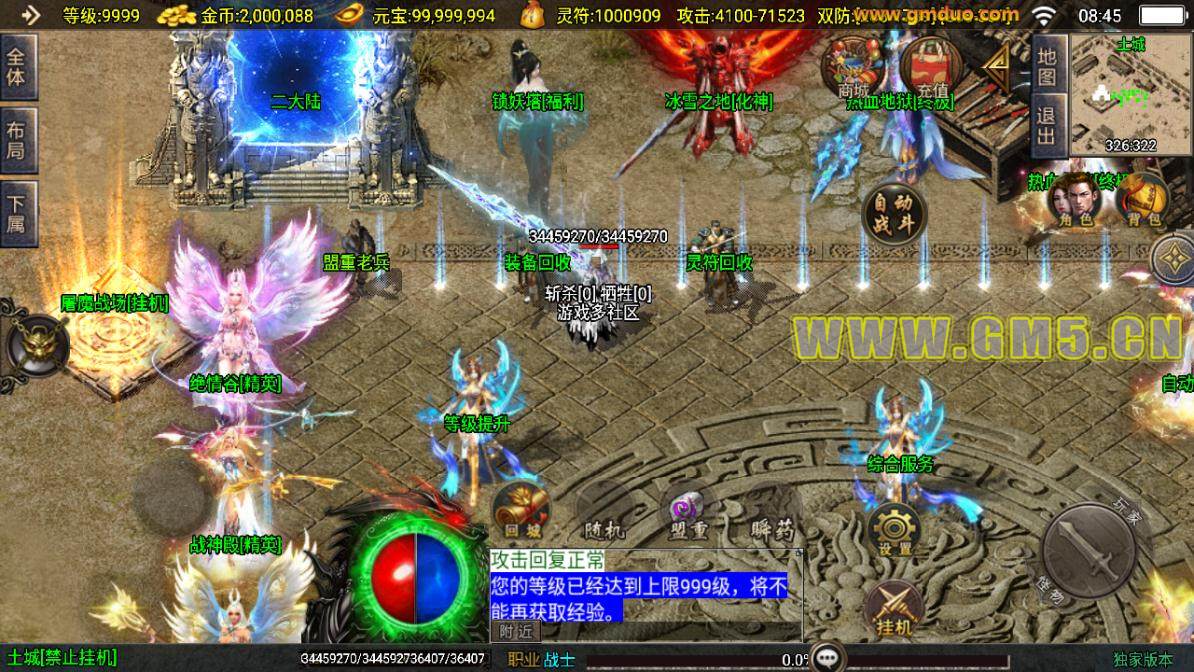Open the 角色 character sheet

pos(1072,203)
